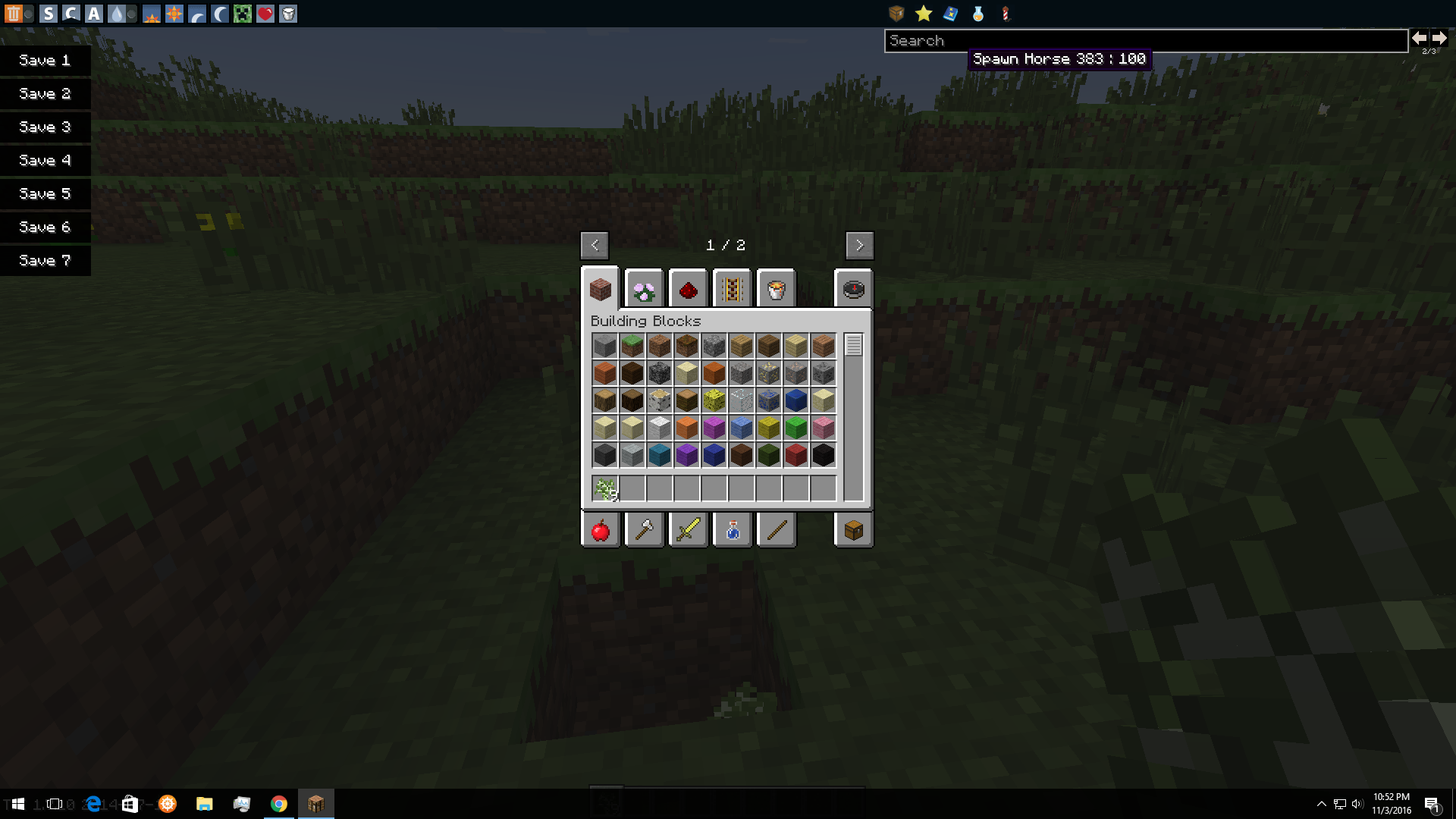Set time to noon with the sun icon
This screenshot has height=819, width=1456.
pos(174,13)
